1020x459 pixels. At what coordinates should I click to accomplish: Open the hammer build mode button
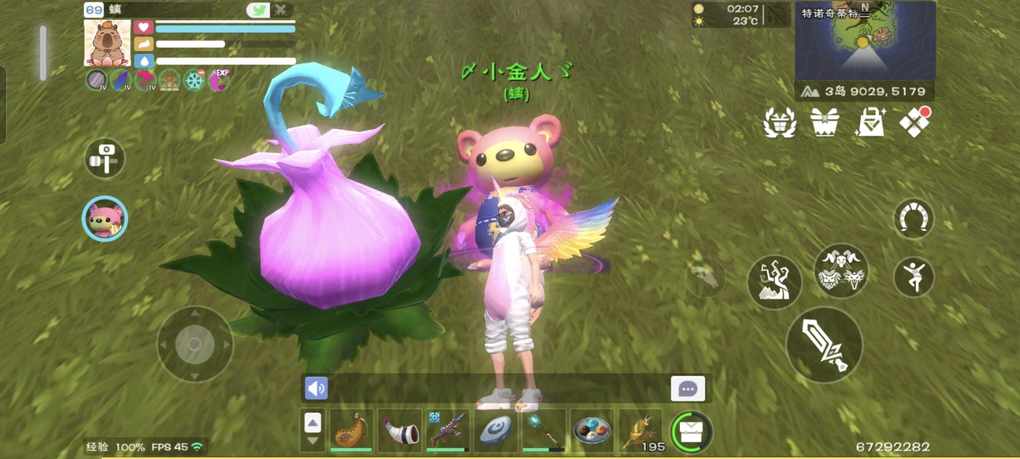104,158
